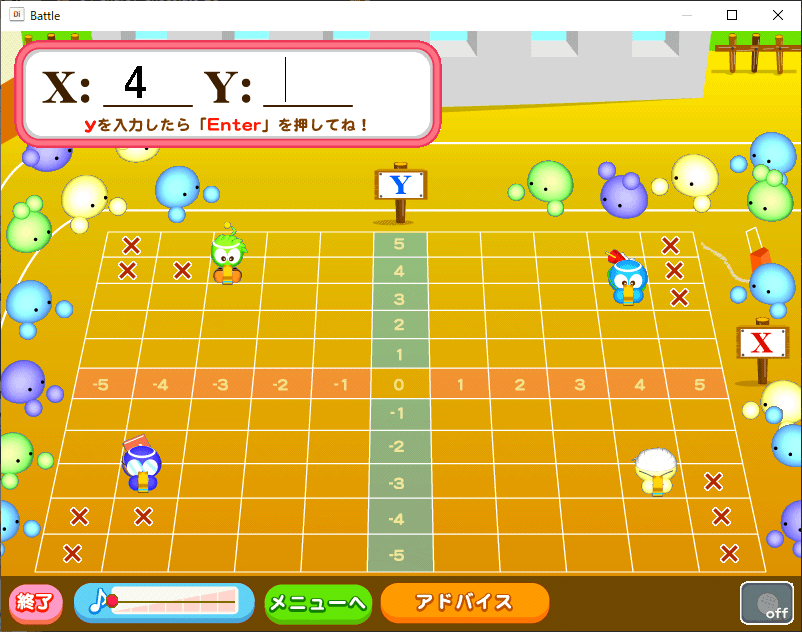The height and width of the screenshot is (632, 802).
Task: Select the Y coordinate input field
Action: pyautogui.click(x=308, y=84)
